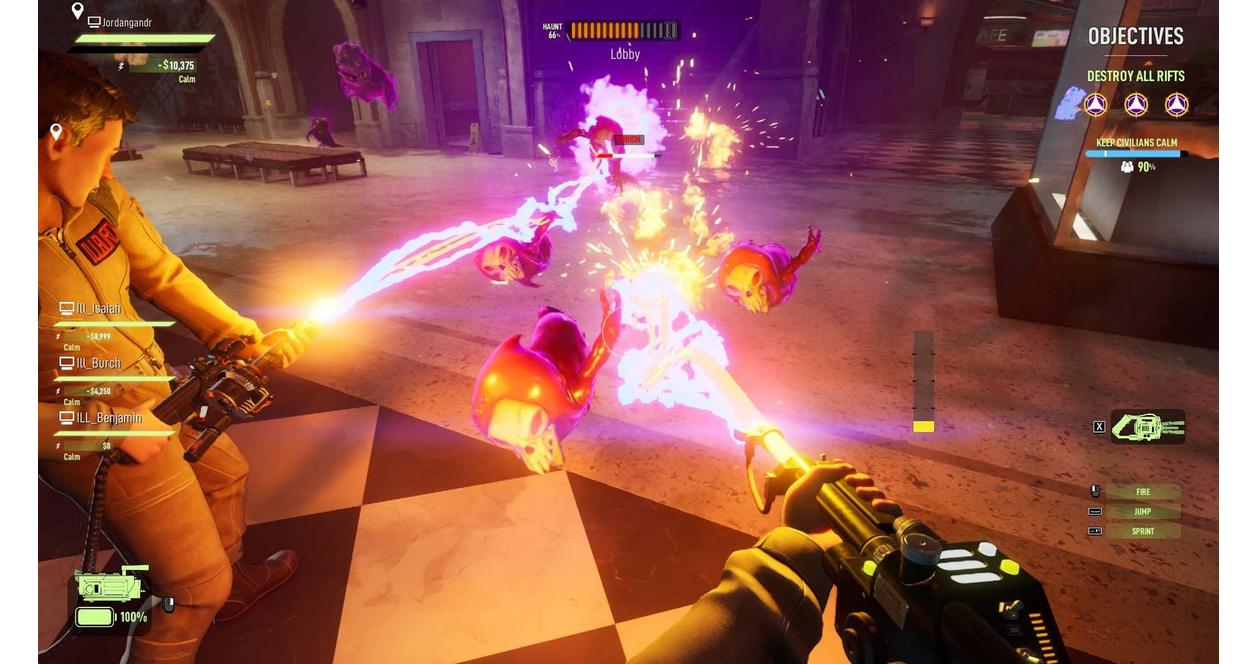
Task: Click the Destroy All Rifts objective
Action: pyautogui.click(x=1136, y=77)
